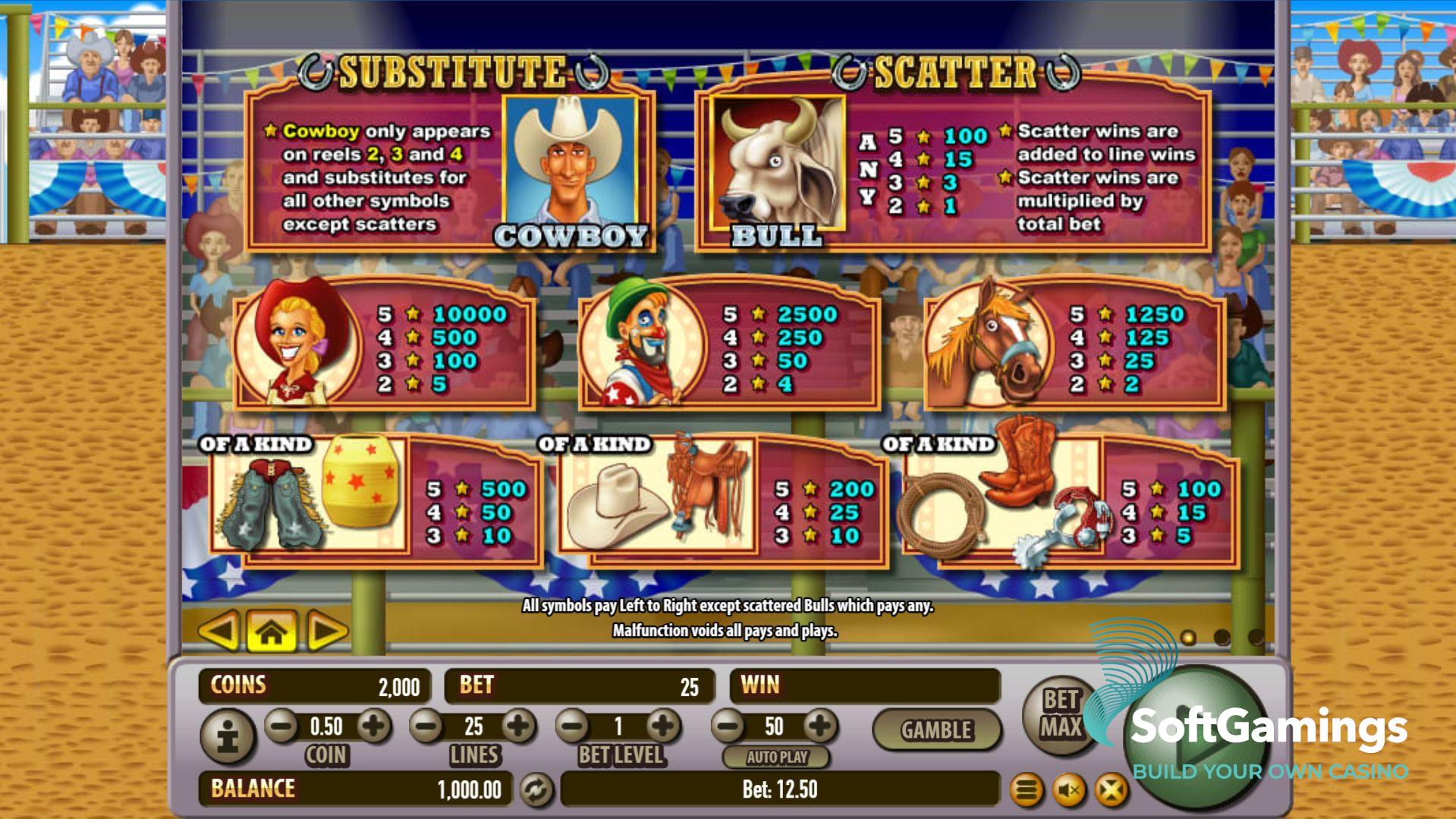Click the Gamble button
The height and width of the screenshot is (819, 1456).
(936, 730)
